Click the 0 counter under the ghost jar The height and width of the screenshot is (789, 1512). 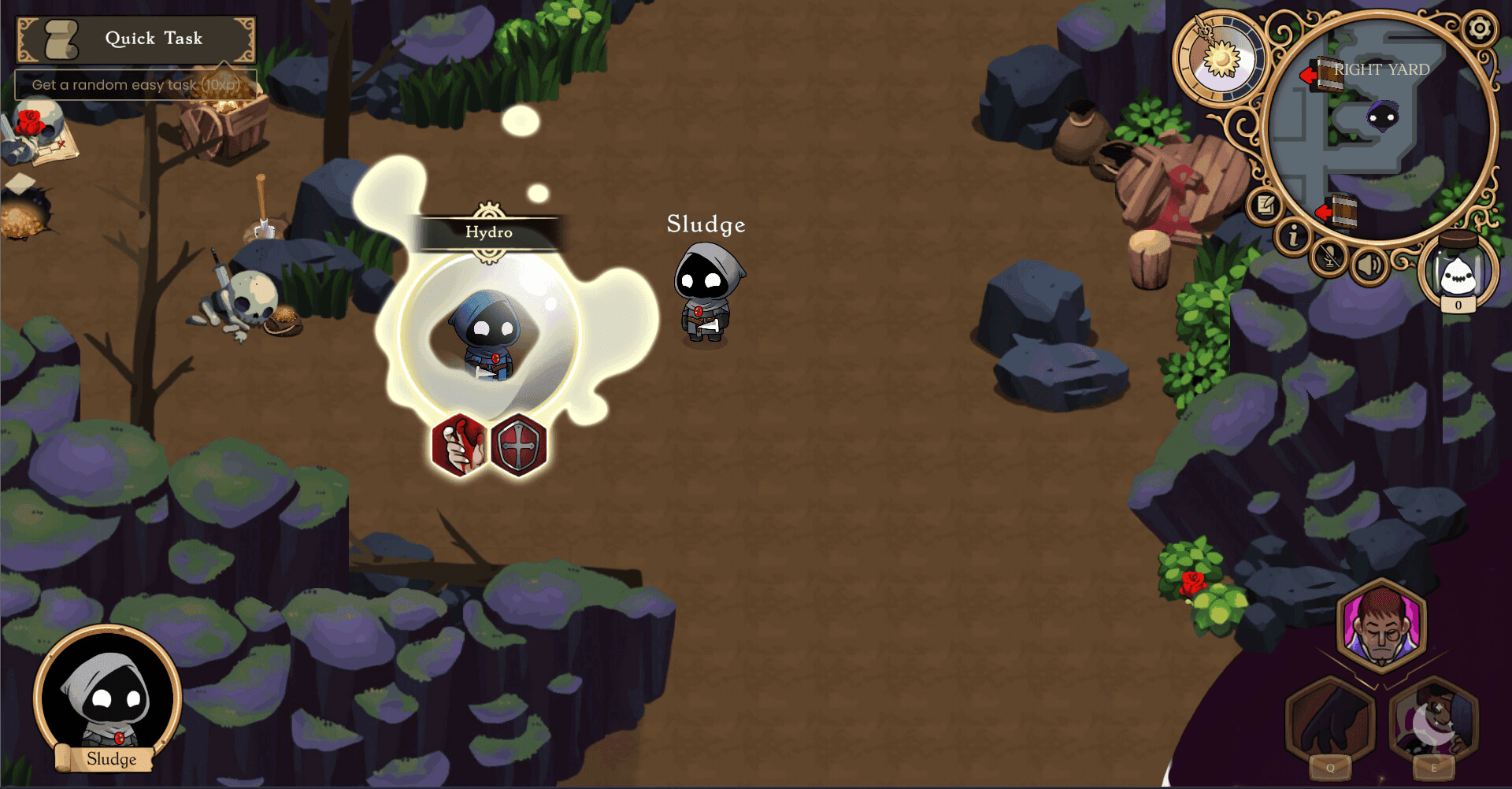point(1458,306)
